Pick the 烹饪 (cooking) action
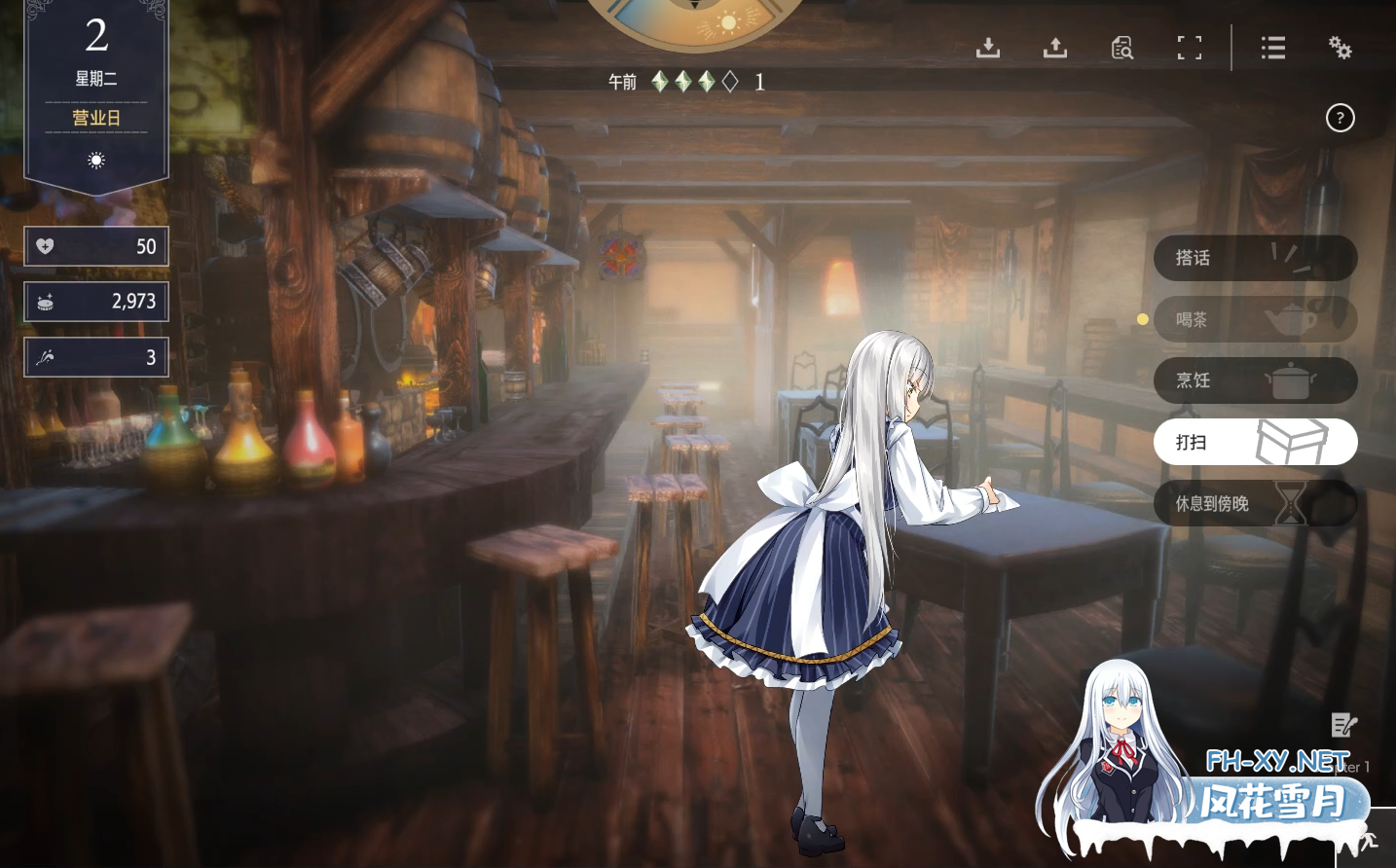The height and width of the screenshot is (868, 1396). coord(1254,380)
